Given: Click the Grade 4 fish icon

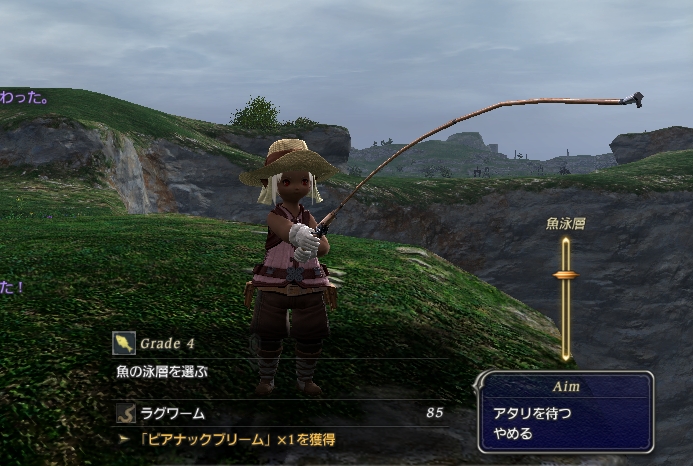Looking at the screenshot, I should coord(124,343).
